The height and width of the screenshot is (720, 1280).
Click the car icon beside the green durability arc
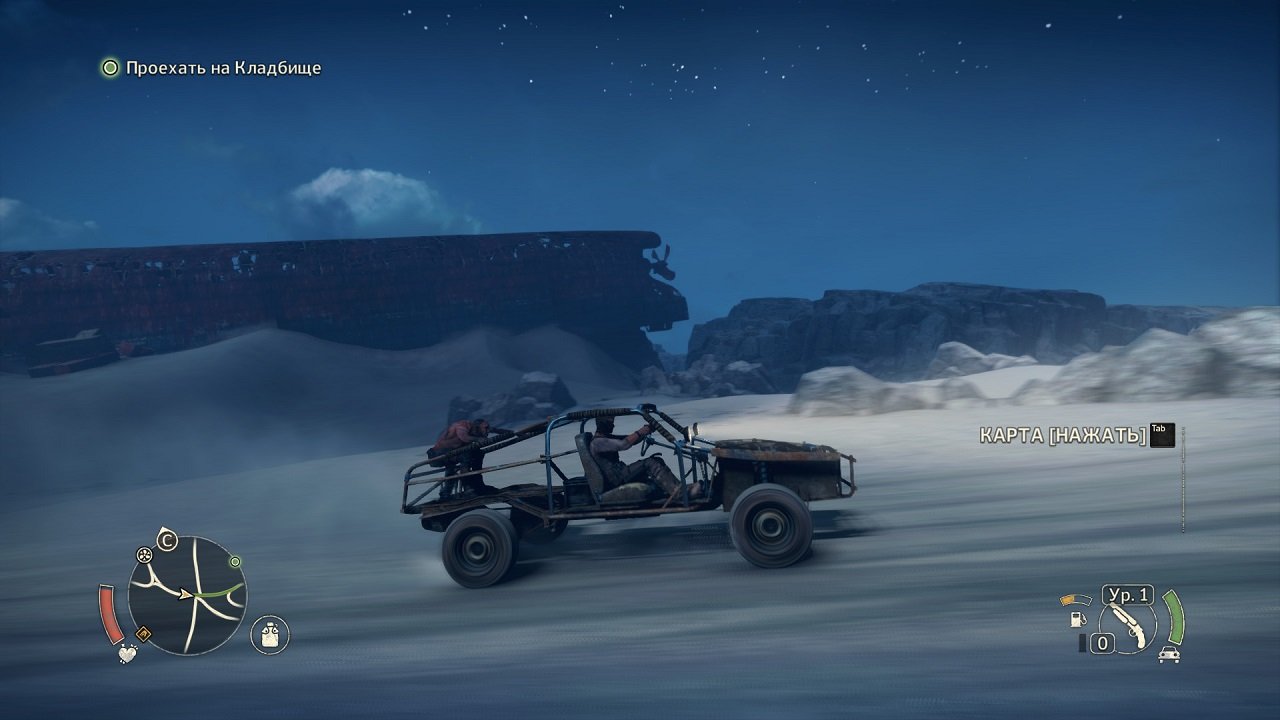tap(1169, 655)
